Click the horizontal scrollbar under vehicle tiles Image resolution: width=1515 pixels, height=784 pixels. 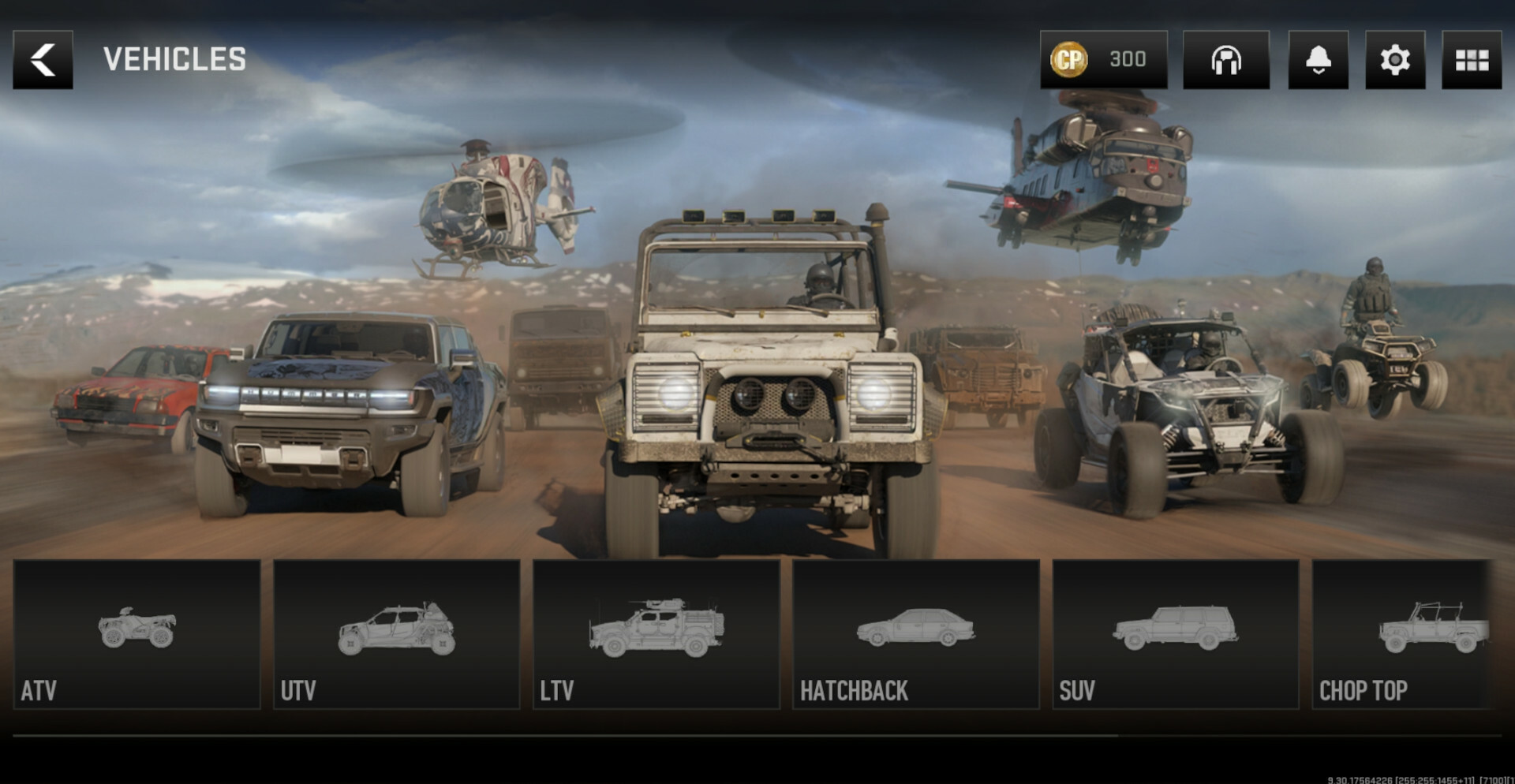click(565, 735)
